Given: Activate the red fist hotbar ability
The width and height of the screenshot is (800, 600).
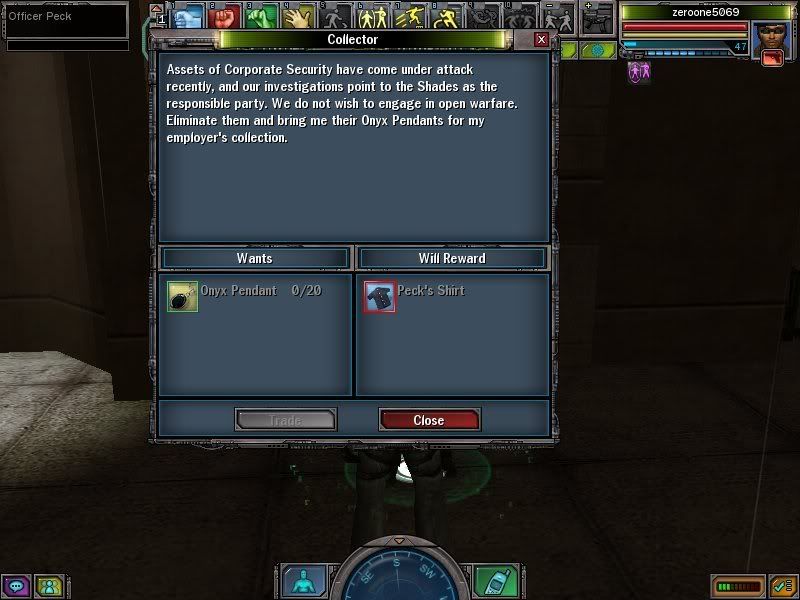Looking at the screenshot, I should pyautogui.click(x=225, y=17).
